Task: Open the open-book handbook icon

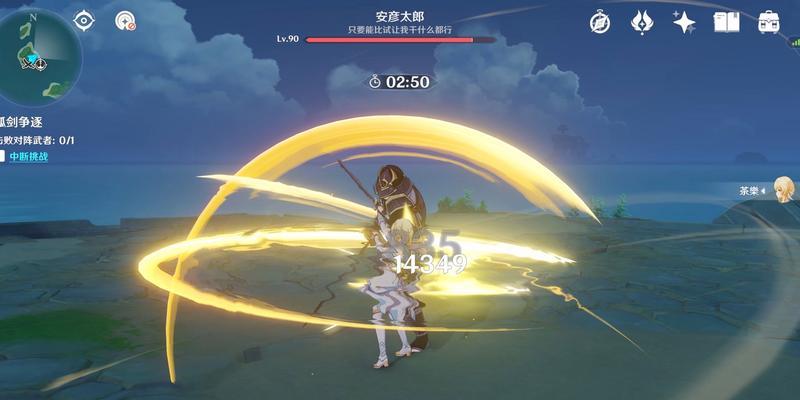Action: coord(726,22)
